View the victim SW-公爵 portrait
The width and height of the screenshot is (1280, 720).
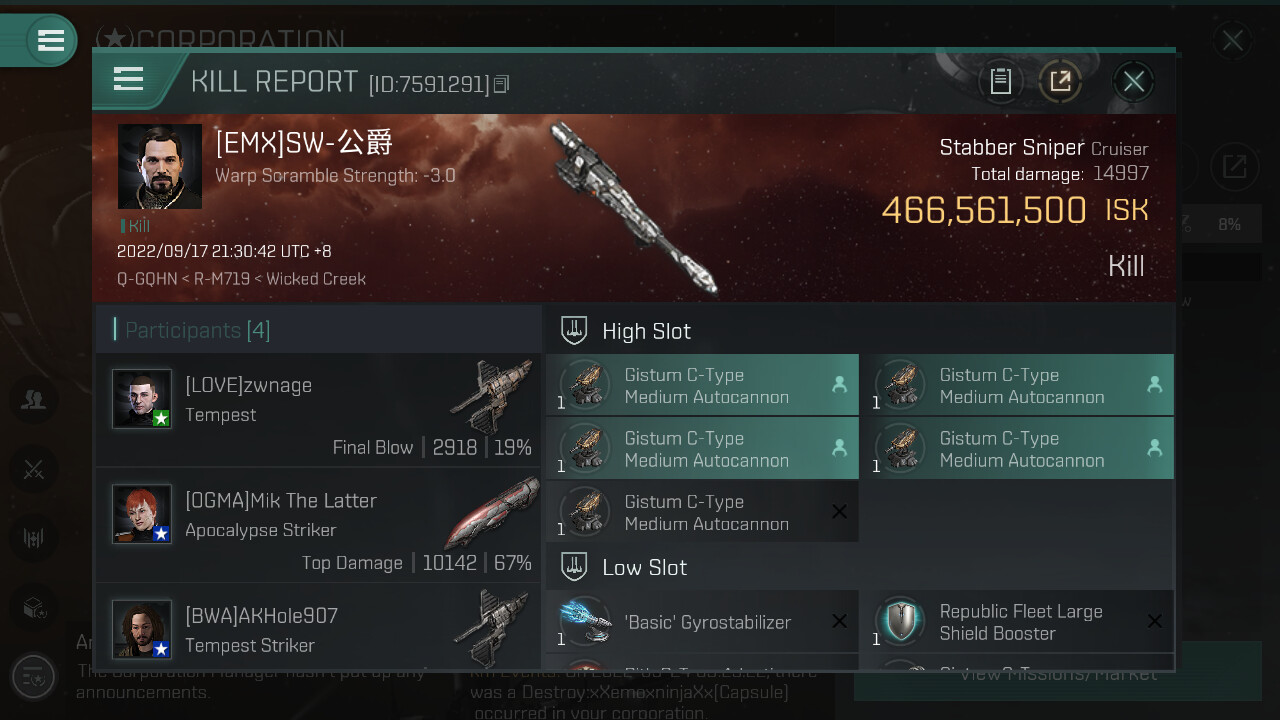(x=160, y=166)
